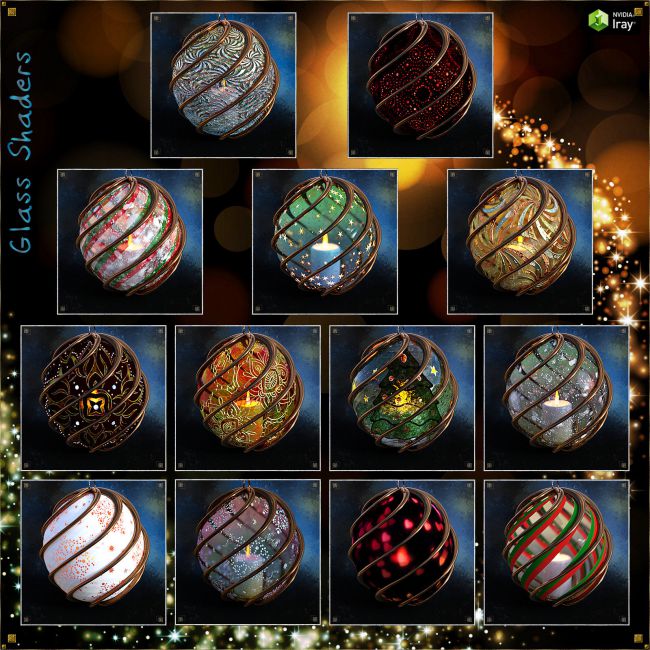
Task: Select the dark green ornament with gold stars
Action: click(402, 397)
